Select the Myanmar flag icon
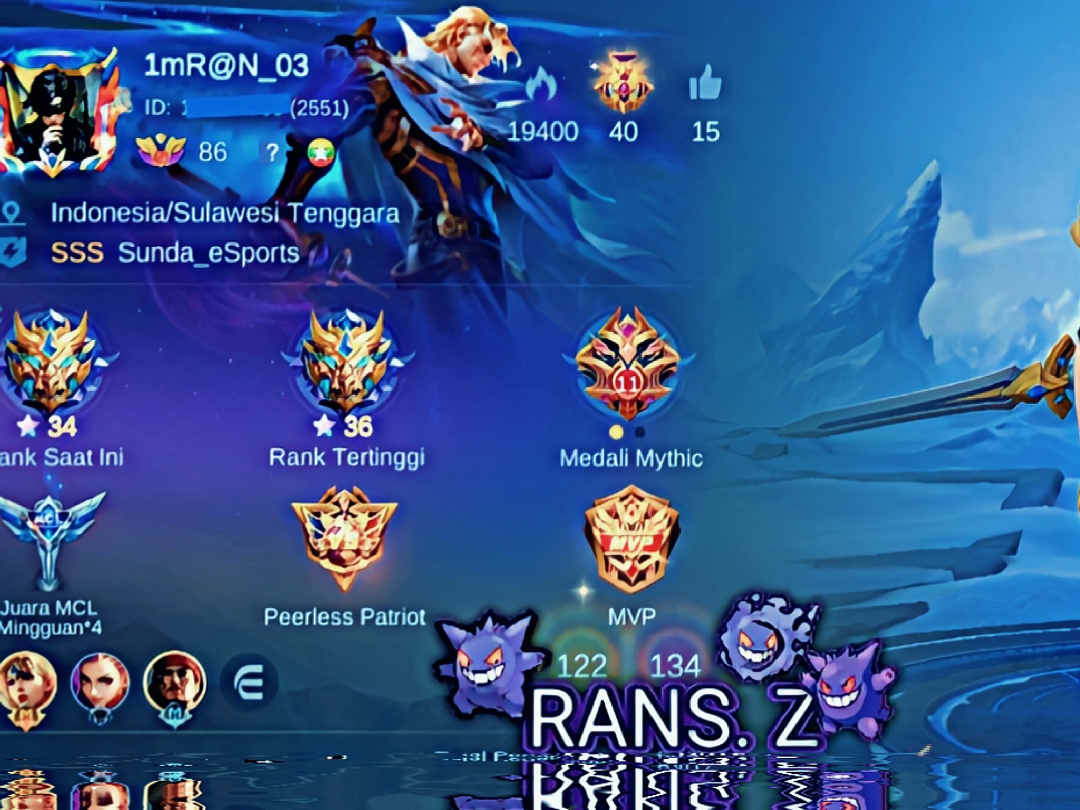1080x810 pixels. point(322,152)
